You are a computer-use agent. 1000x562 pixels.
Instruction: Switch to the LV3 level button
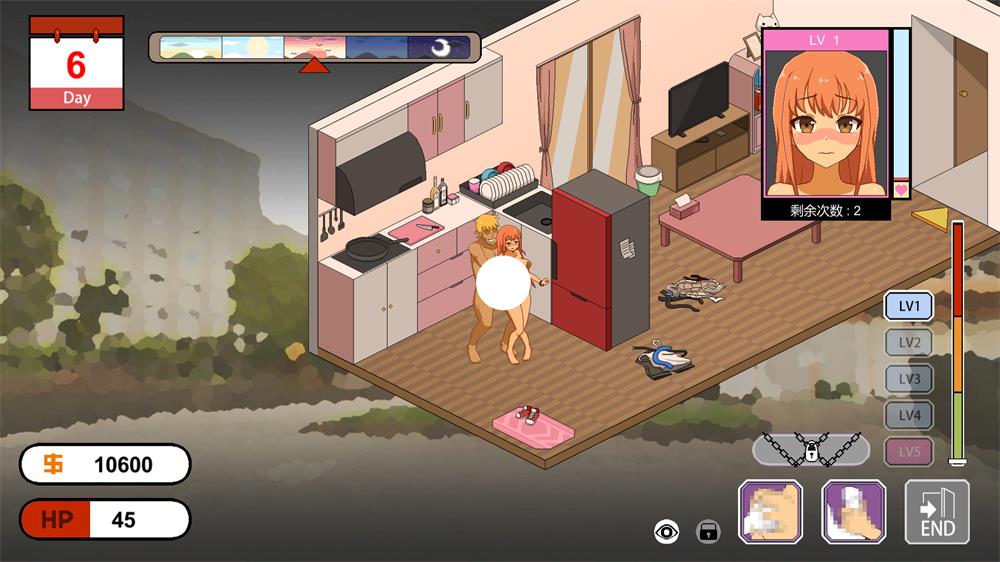click(x=909, y=379)
